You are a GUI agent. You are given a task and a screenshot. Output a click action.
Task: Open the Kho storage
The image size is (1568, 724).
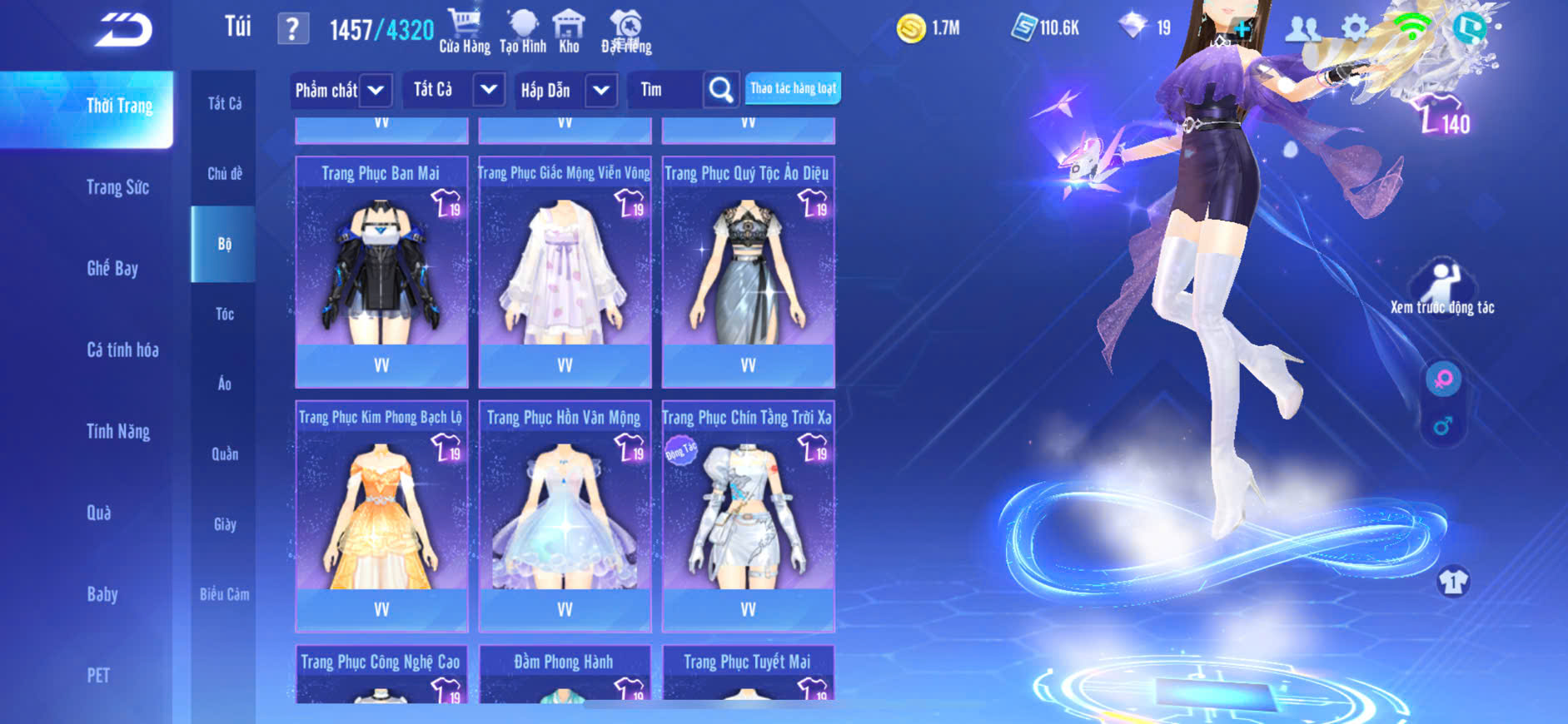click(x=569, y=31)
